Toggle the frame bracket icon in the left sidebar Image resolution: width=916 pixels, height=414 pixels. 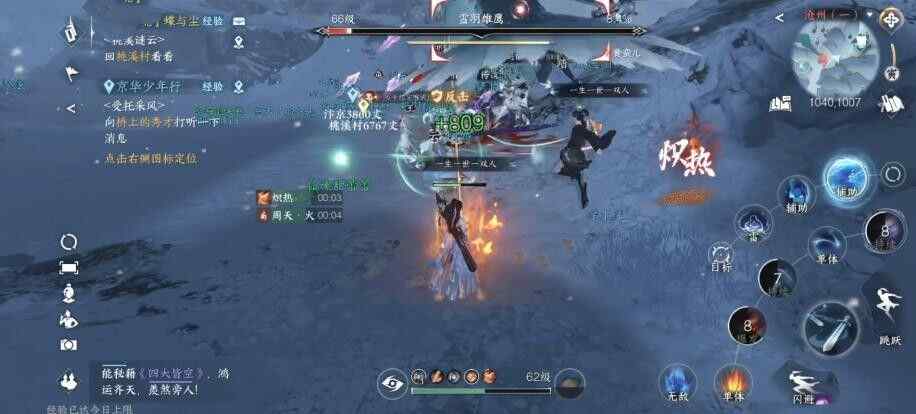coord(69,267)
